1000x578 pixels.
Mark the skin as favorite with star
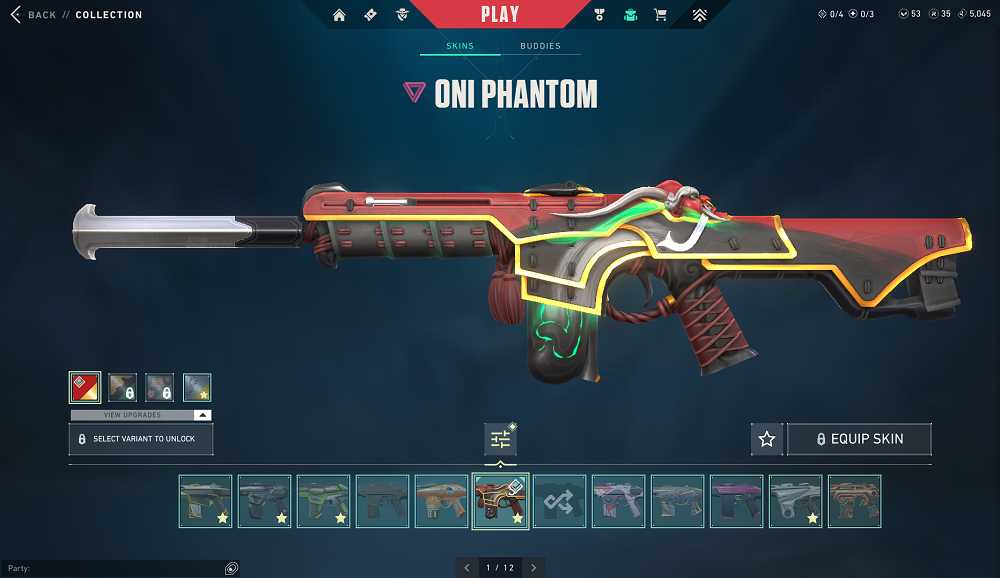[x=767, y=439]
